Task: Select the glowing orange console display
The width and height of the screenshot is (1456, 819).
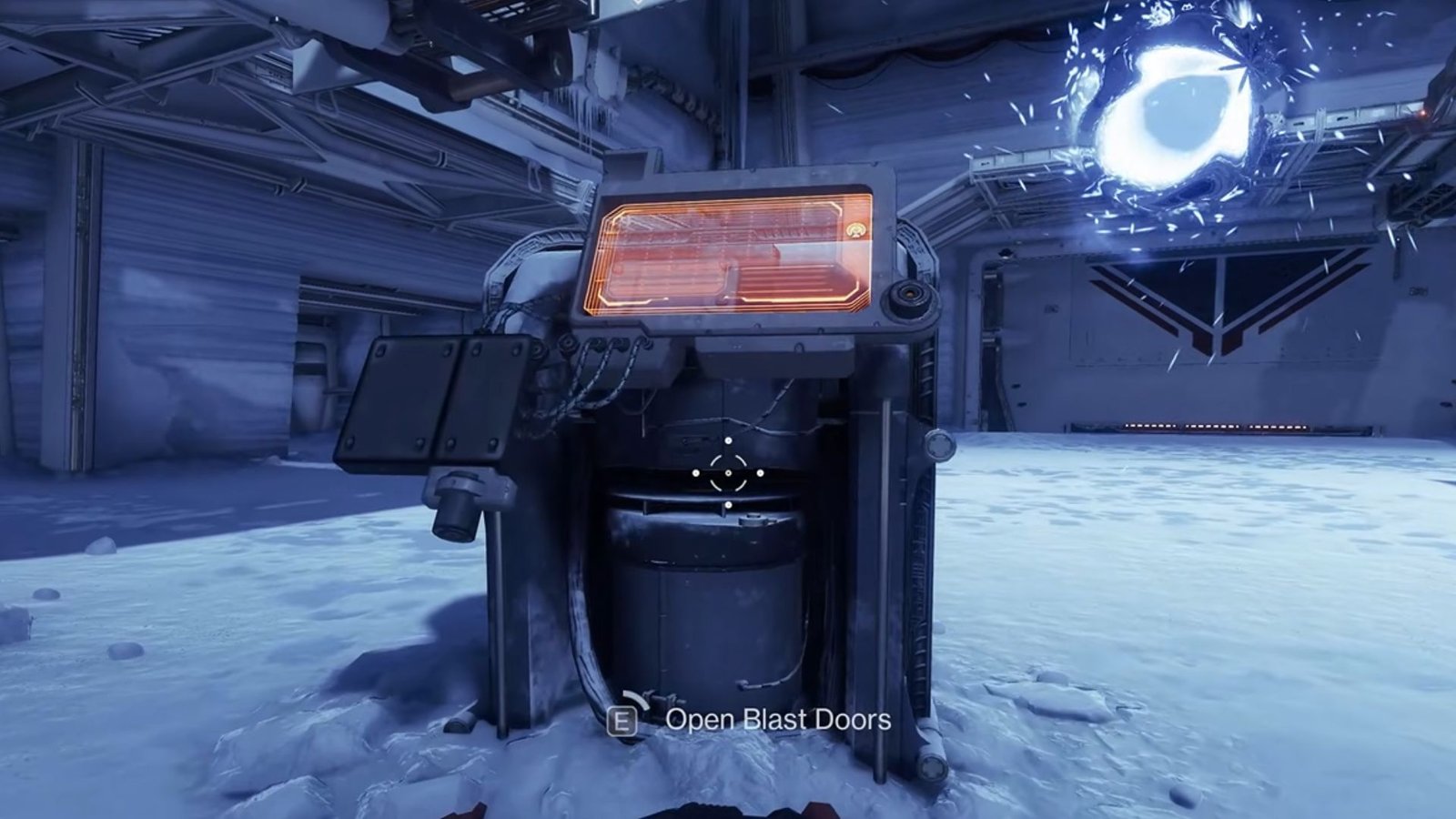Action: (x=737, y=250)
